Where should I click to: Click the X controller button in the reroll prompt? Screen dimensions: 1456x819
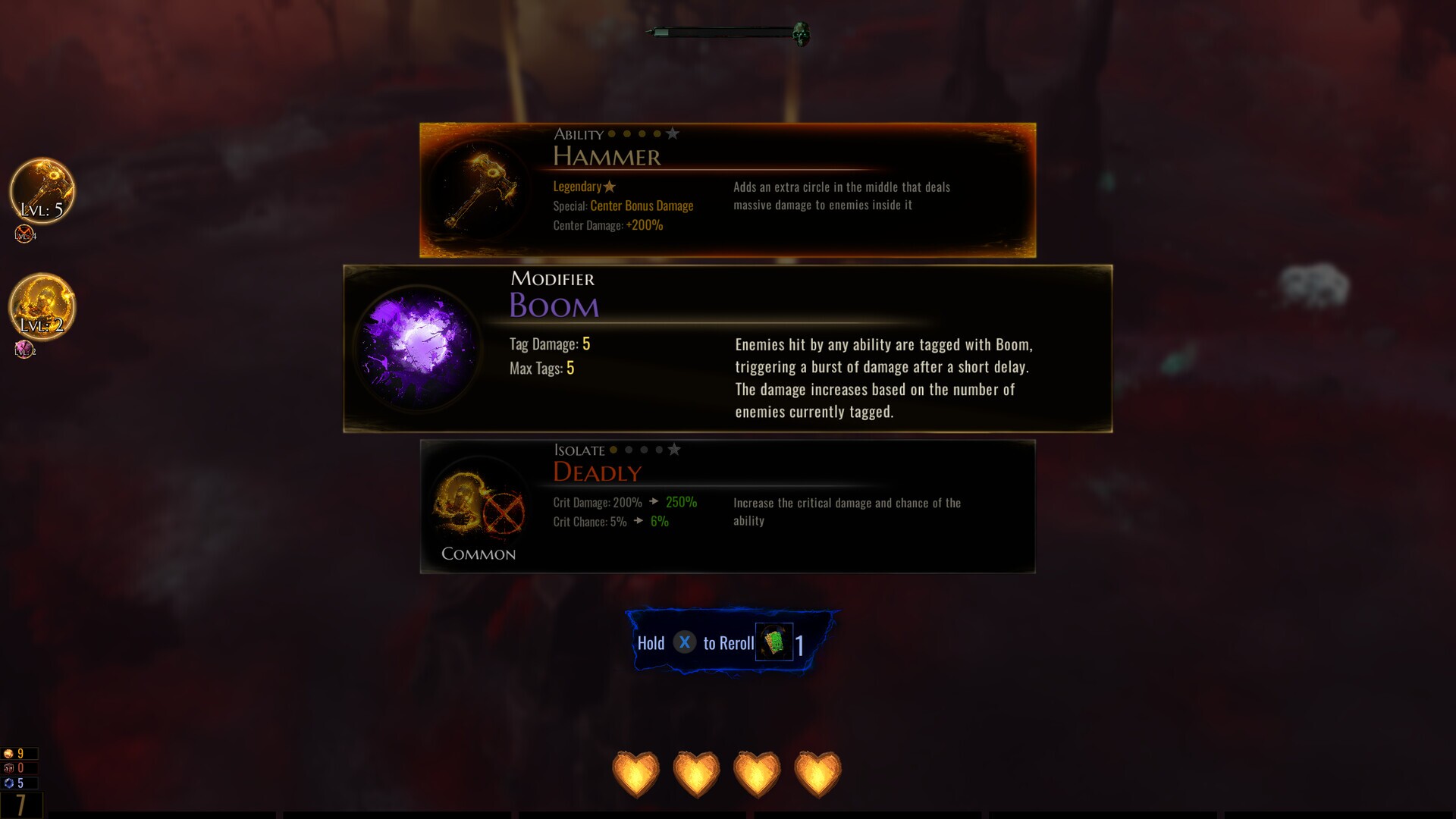coord(686,642)
